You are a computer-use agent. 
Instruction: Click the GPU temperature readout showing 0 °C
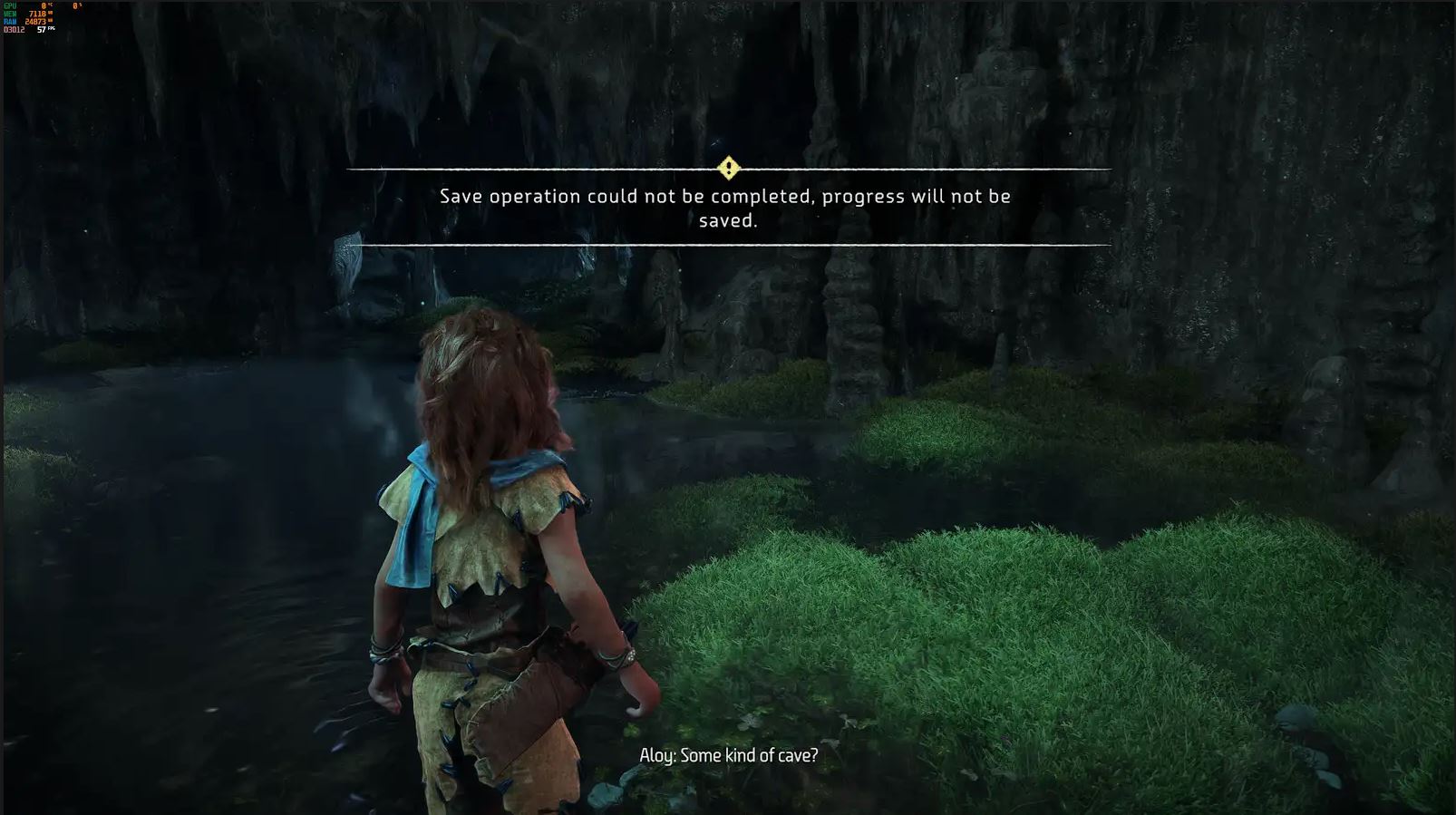tap(44, 5)
